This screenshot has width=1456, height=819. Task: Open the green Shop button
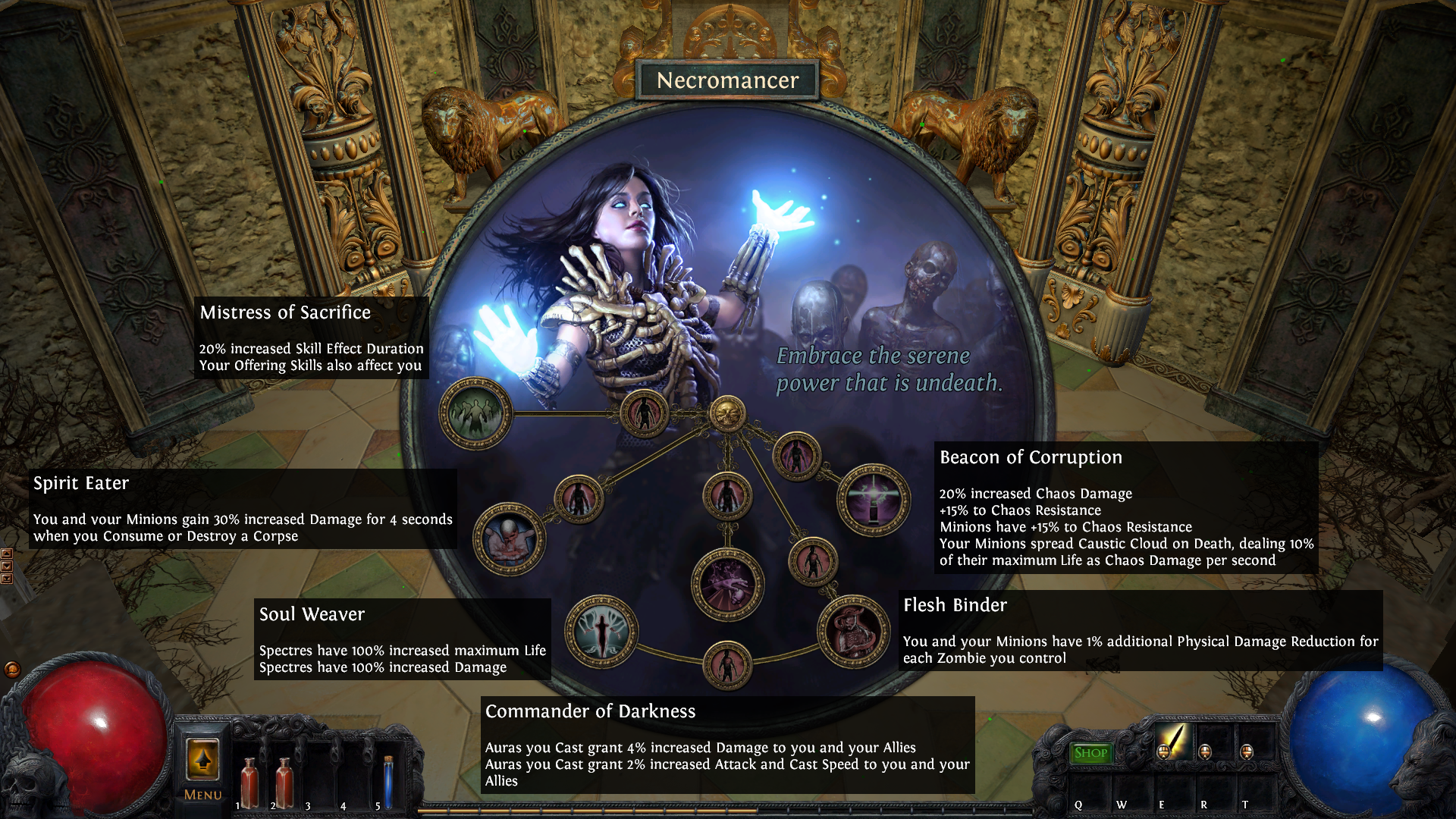(x=1090, y=753)
